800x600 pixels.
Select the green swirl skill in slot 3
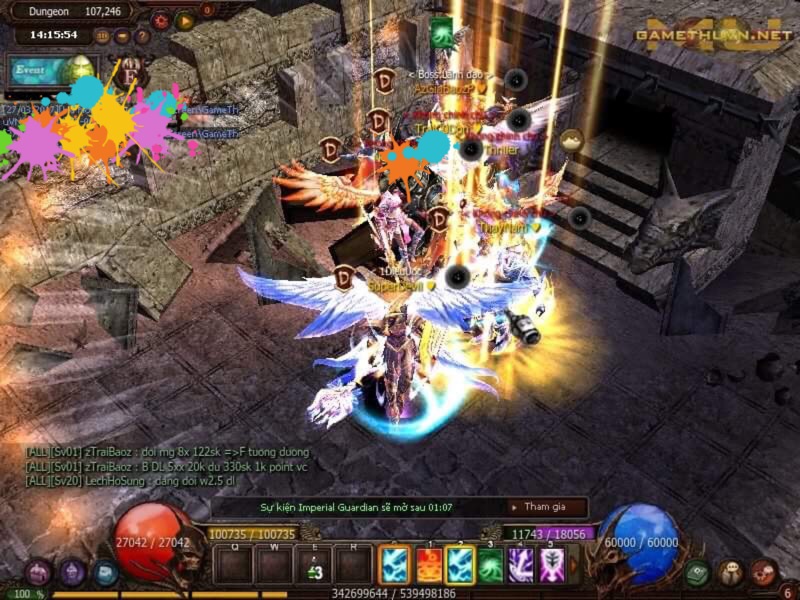click(490, 566)
